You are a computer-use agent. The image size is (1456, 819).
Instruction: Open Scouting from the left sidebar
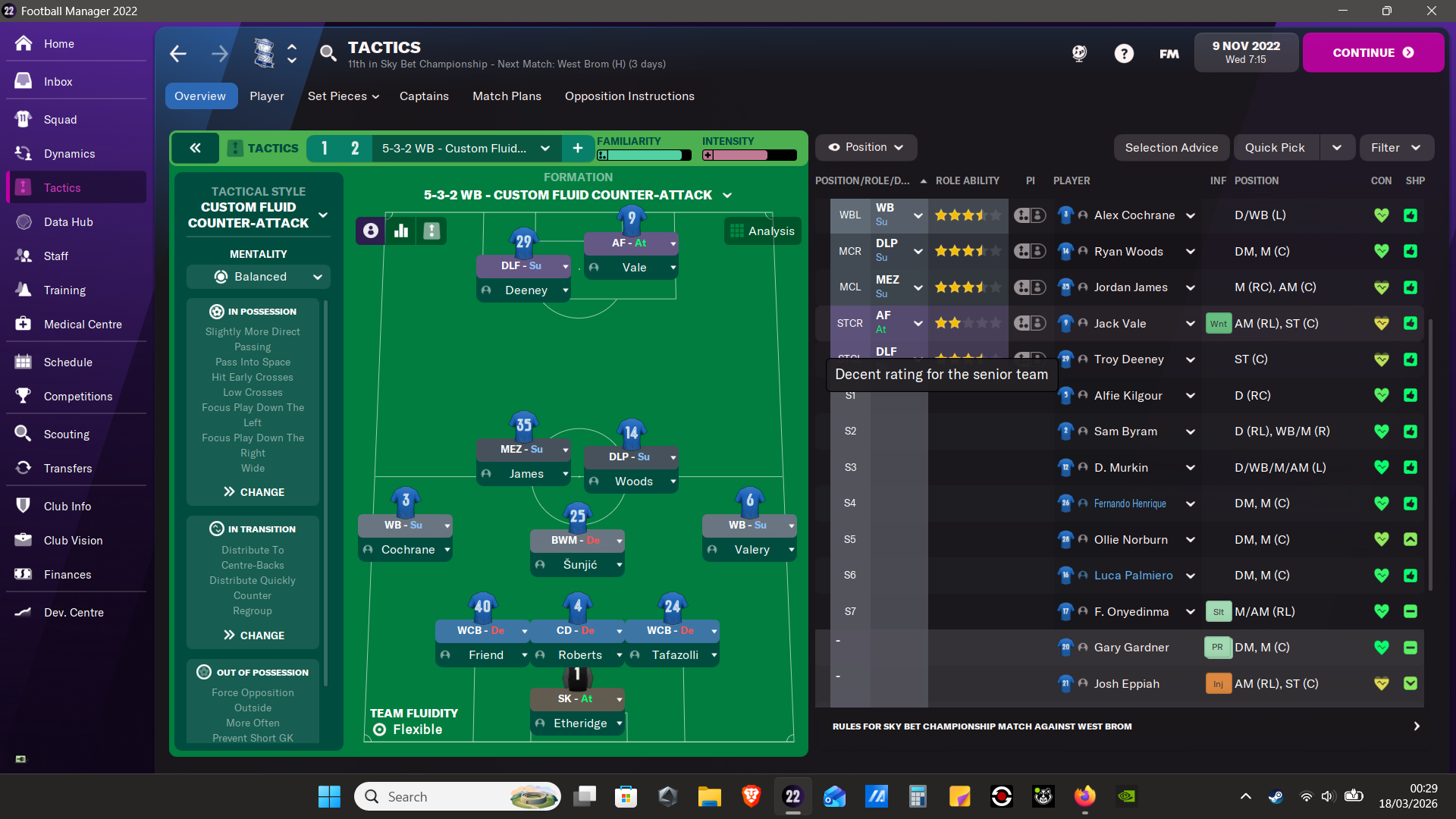[x=67, y=434]
